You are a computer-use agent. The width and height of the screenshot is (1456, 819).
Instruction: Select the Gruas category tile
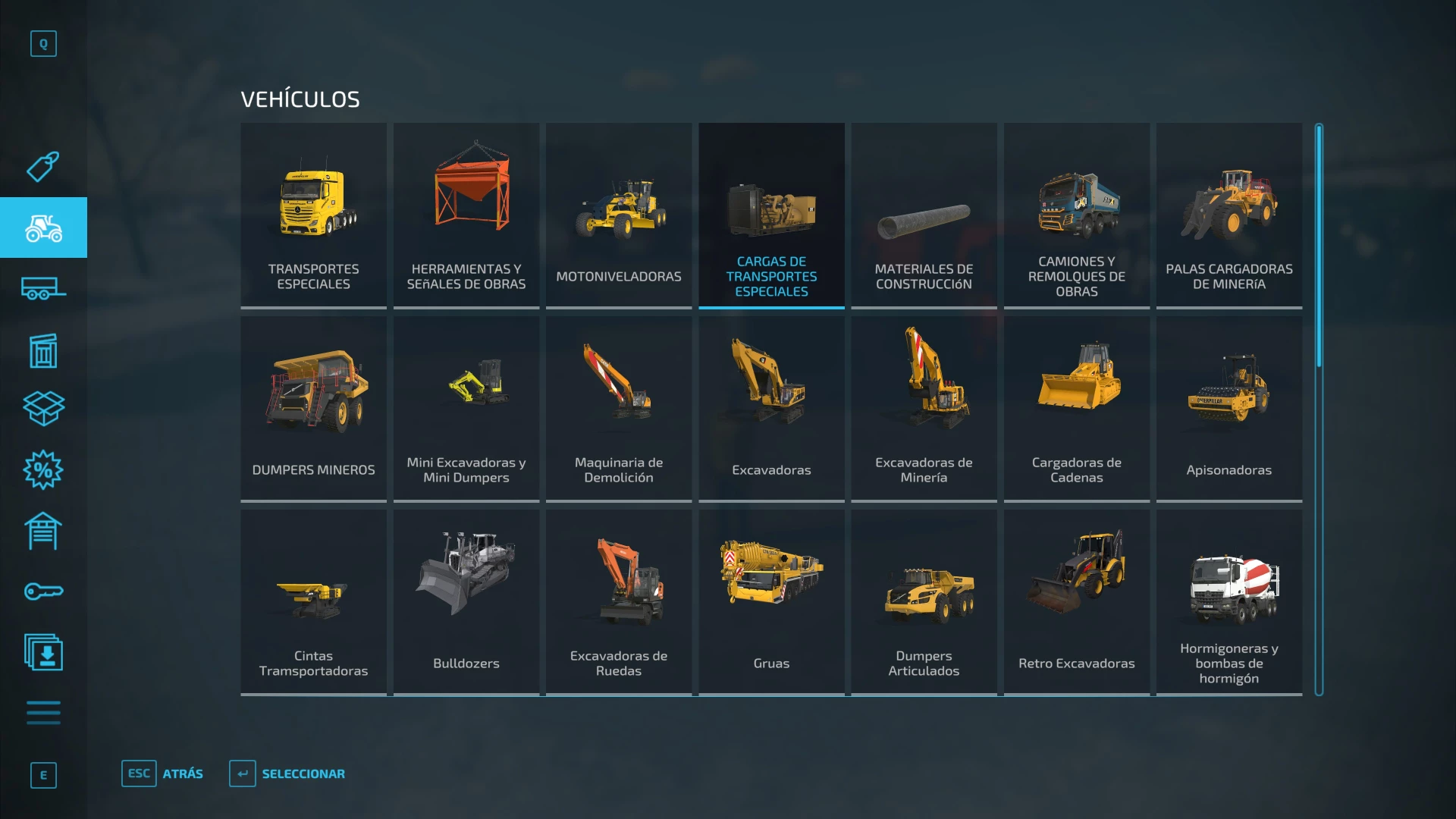[x=771, y=601]
